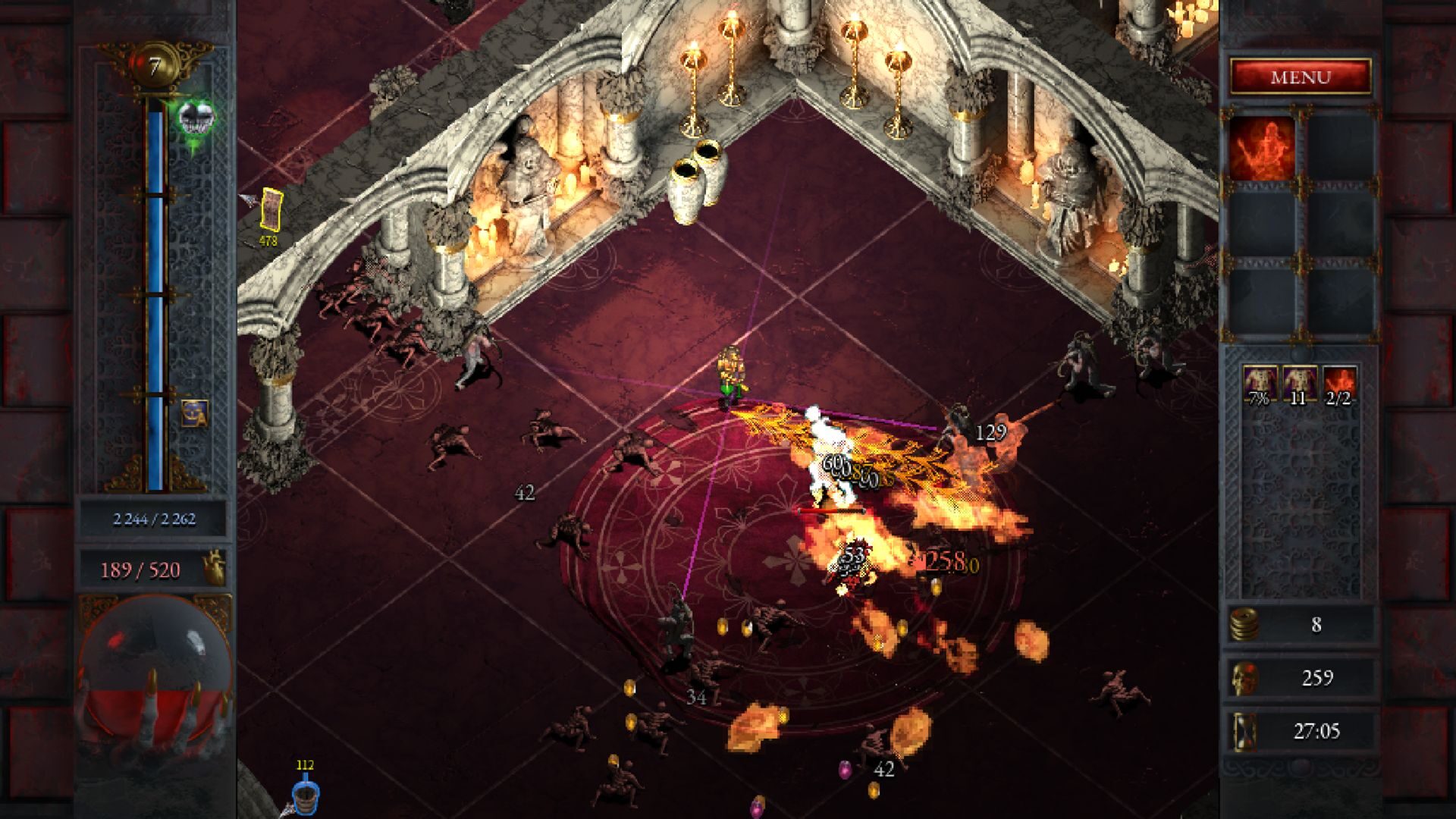Click the yellow card marker labeled 478
The width and height of the screenshot is (1456, 819).
(271, 209)
